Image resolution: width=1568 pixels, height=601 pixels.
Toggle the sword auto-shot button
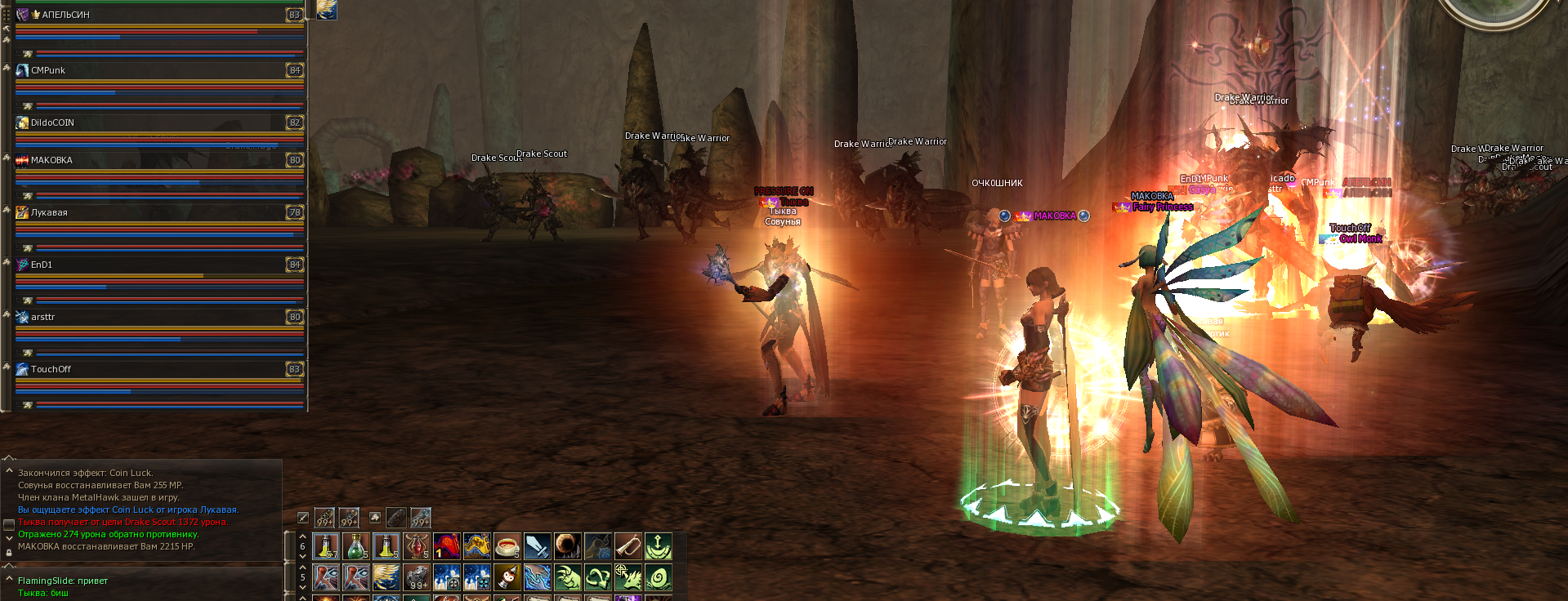click(x=303, y=518)
